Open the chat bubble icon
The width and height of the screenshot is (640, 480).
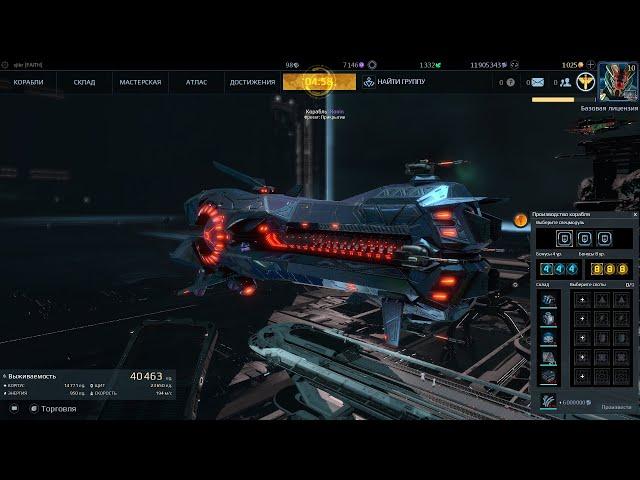13,408
